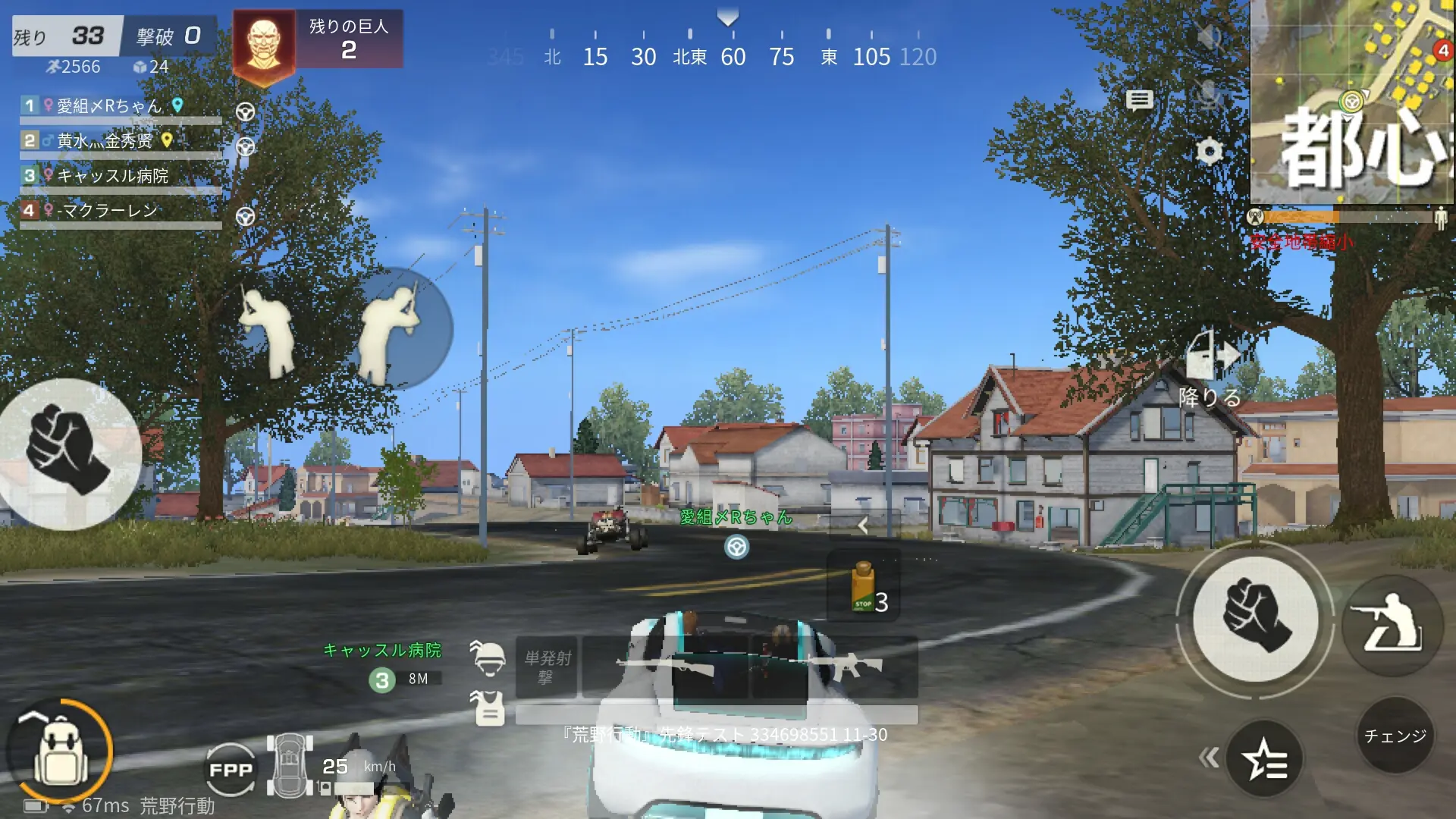Expand the city minimap
Screen dimensions: 1456x819
click(1351, 102)
